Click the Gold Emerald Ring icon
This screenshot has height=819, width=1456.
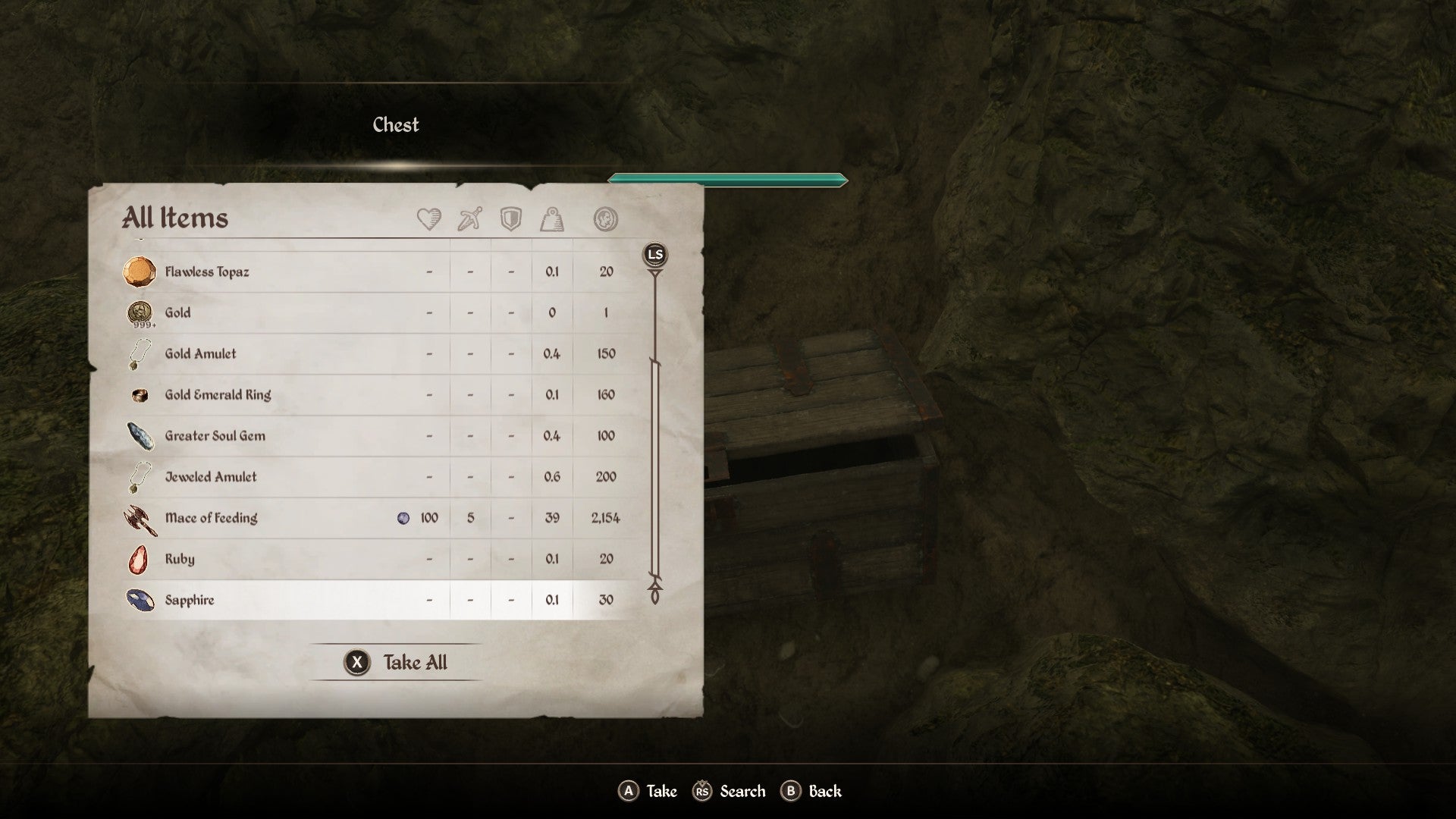pyautogui.click(x=140, y=394)
